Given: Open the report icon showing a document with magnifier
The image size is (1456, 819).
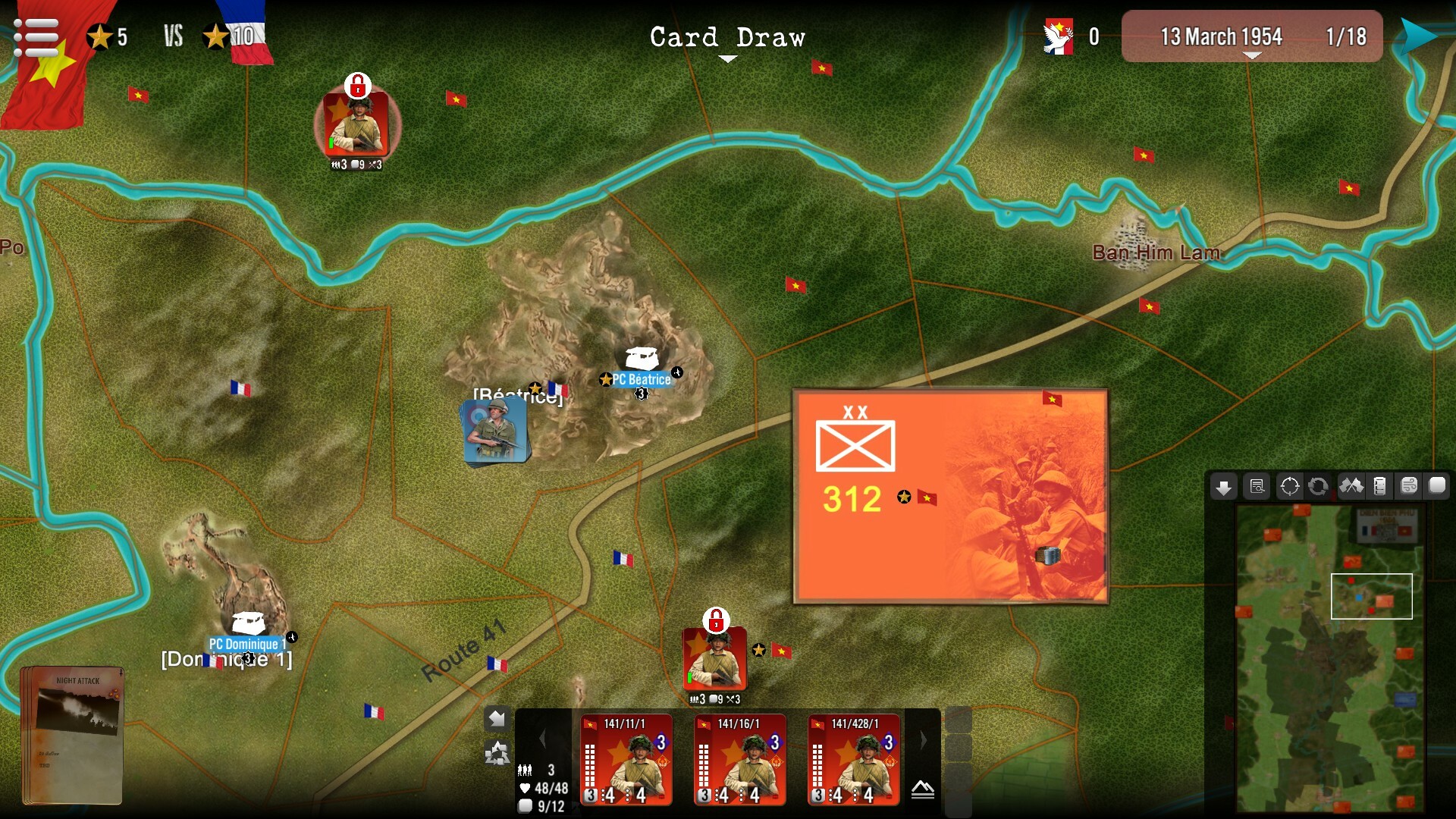Looking at the screenshot, I should pyautogui.click(x=1257, y=487).
